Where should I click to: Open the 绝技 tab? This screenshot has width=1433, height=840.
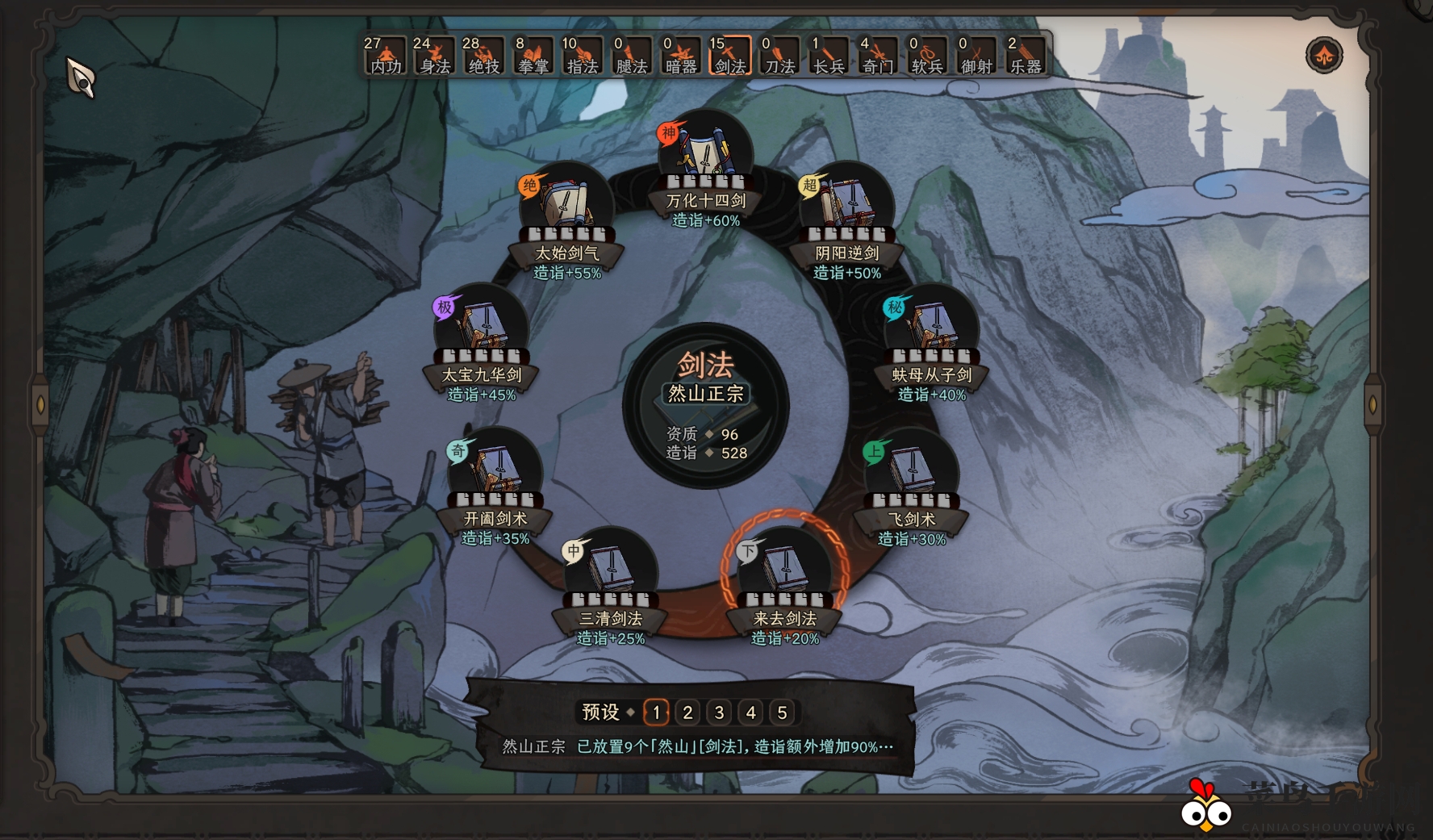click(x=483, y=56)
